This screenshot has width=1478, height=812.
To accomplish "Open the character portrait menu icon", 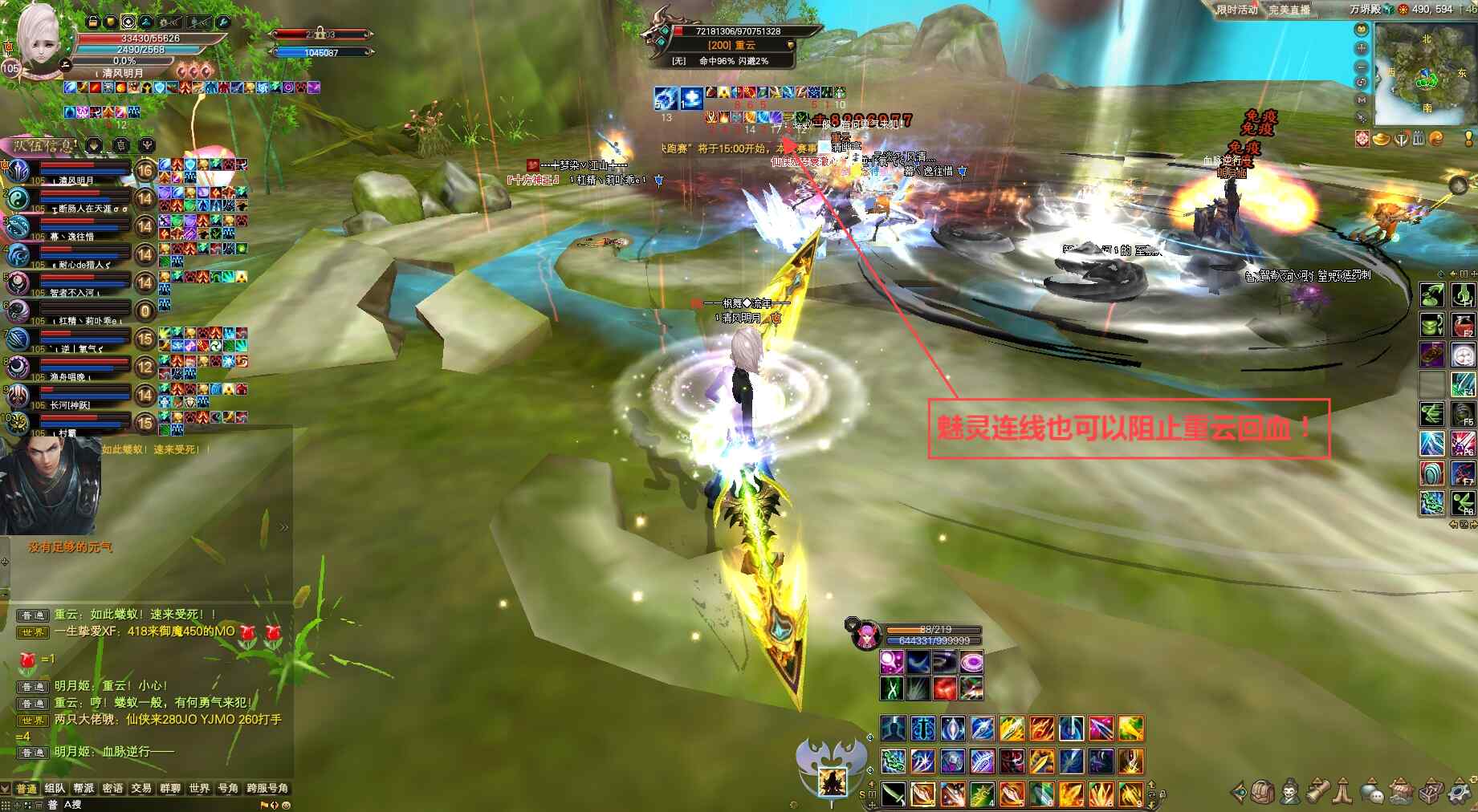I will (1290, 793).
